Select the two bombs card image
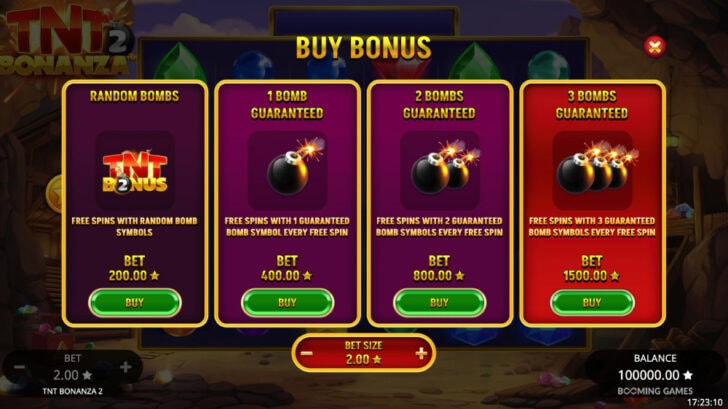The height and width of the screenshot is (409, 728). (x=439, y=169)
